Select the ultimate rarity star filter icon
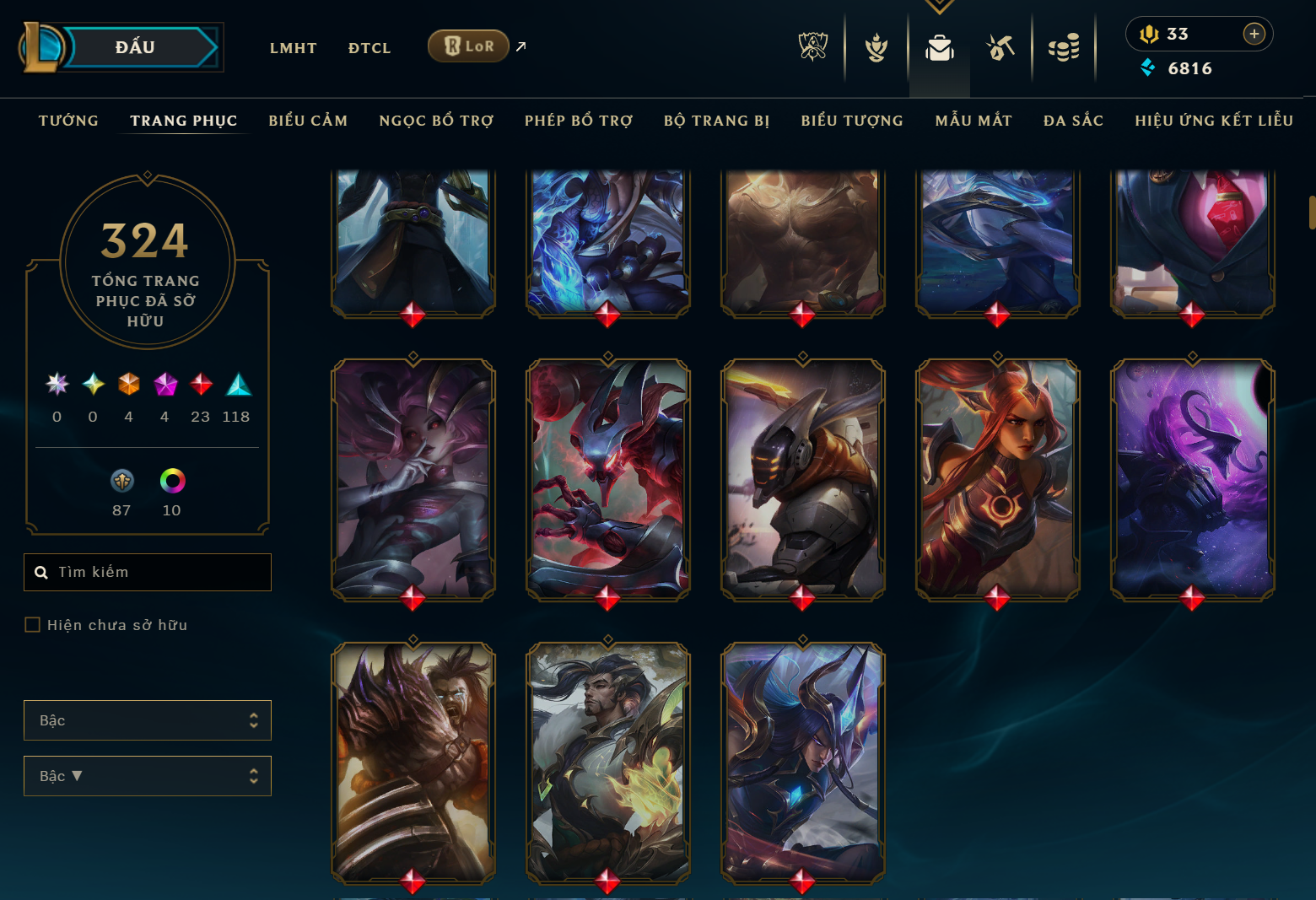Viewport: 1316px width, 900px height. click(56, 385)
